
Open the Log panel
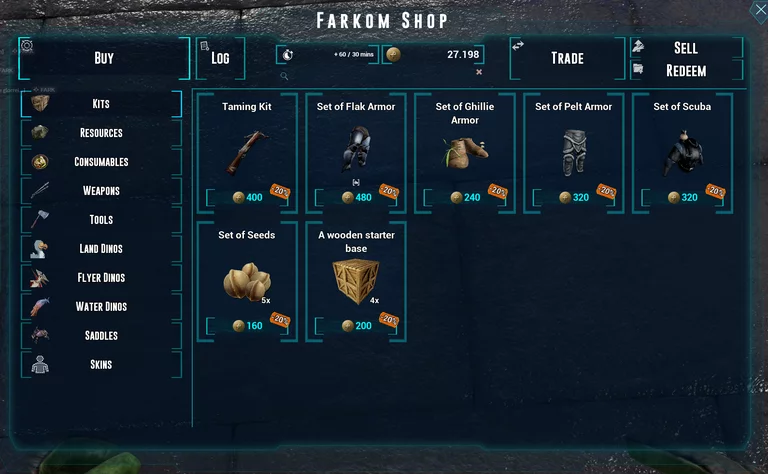point(220,58)
